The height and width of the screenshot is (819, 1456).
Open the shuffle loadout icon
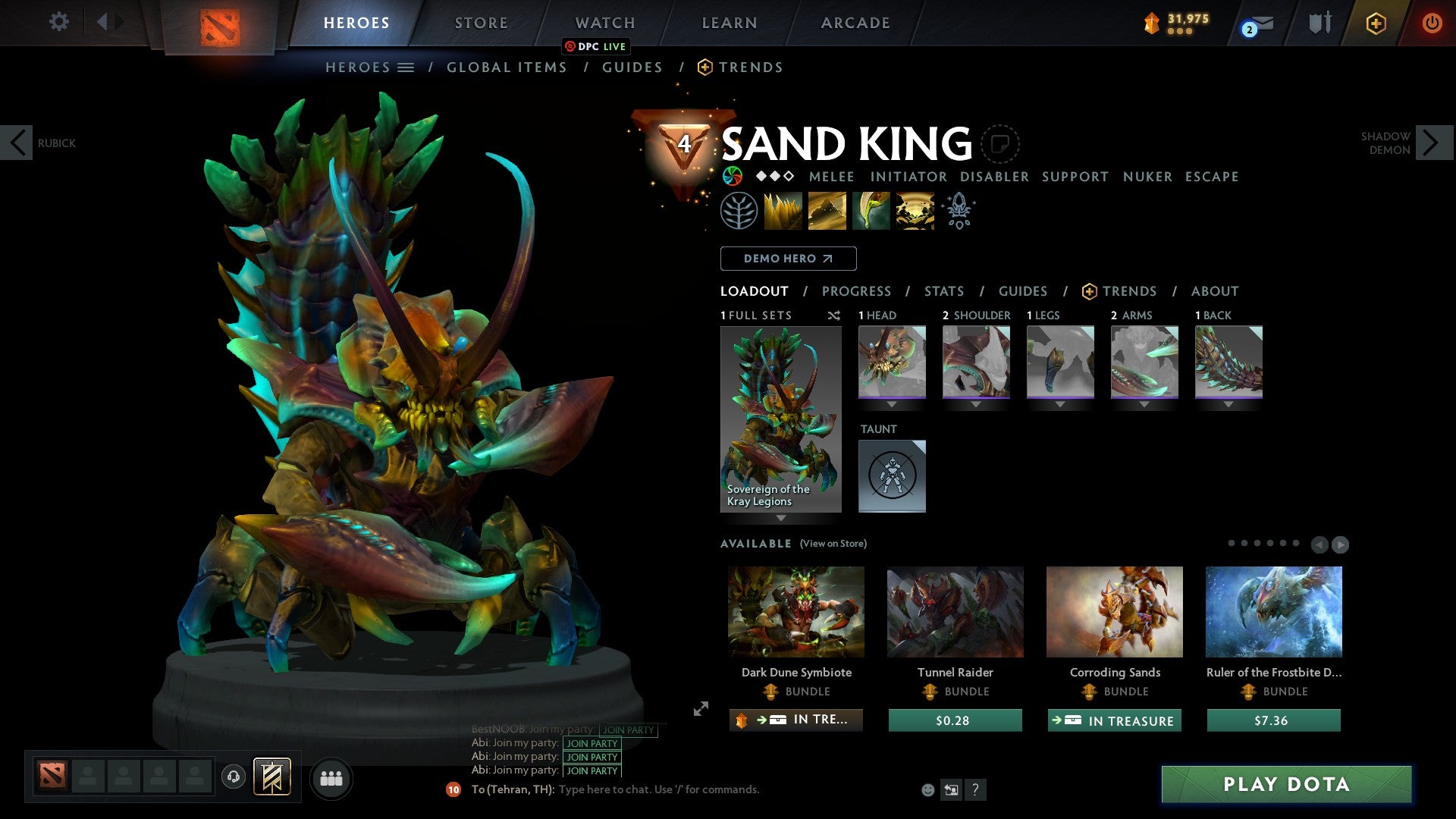pyautogui.click(x=834, y=315)
